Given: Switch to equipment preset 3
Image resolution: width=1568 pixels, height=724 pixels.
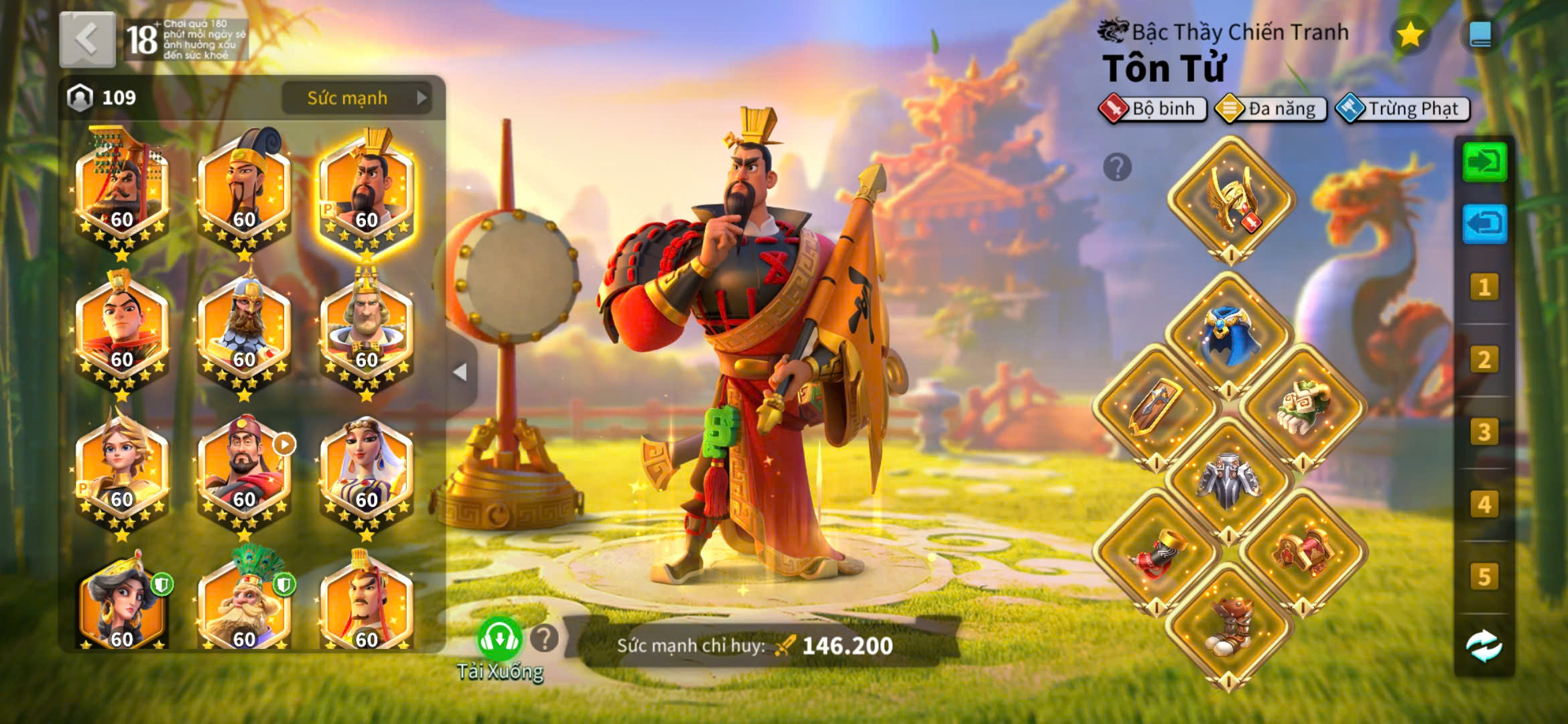Looking at the screenshot, I should (1484, 432).
